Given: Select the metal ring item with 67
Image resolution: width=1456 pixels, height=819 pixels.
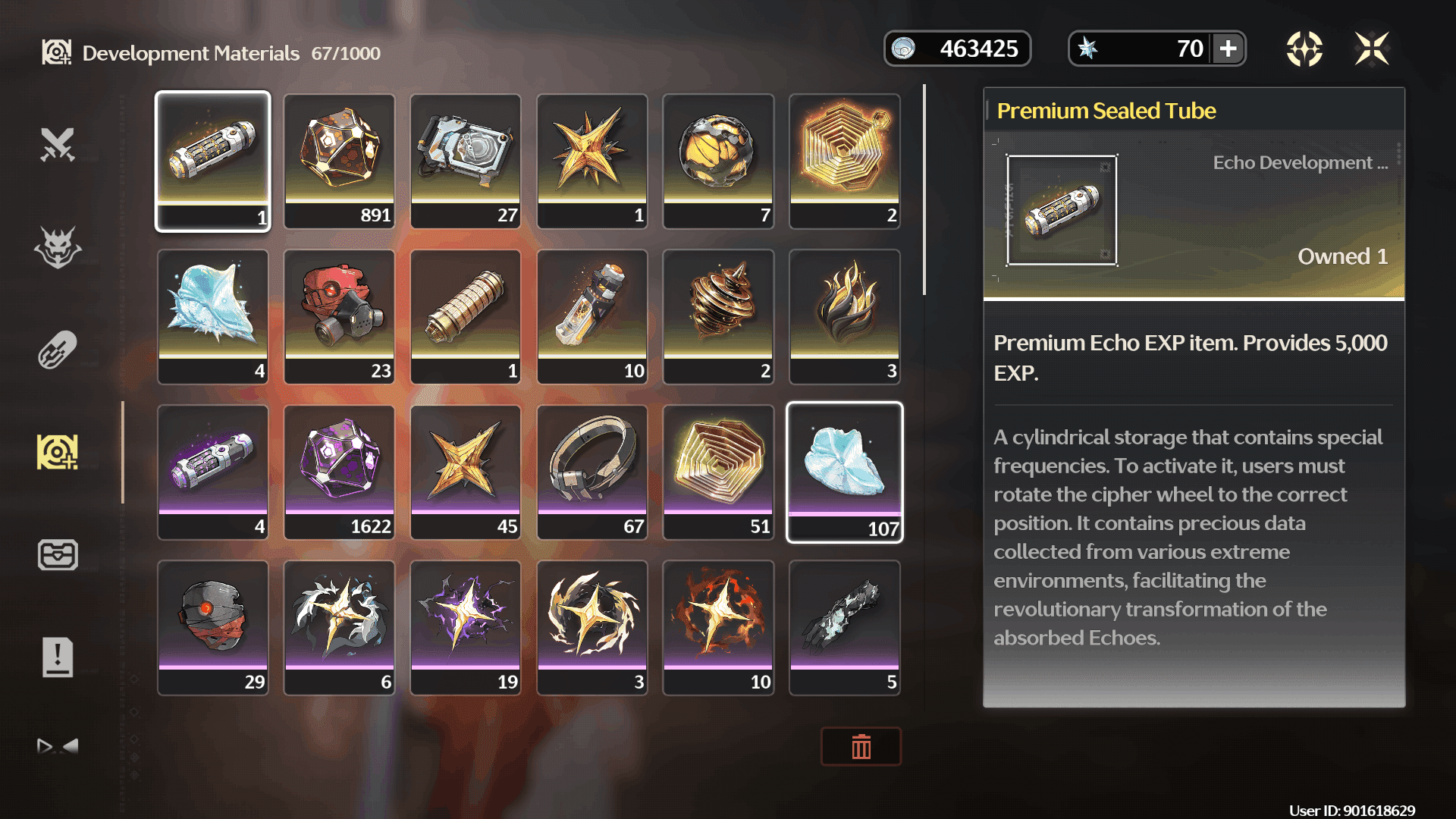Looking at the screenshot, I should [x=592, y=472].
